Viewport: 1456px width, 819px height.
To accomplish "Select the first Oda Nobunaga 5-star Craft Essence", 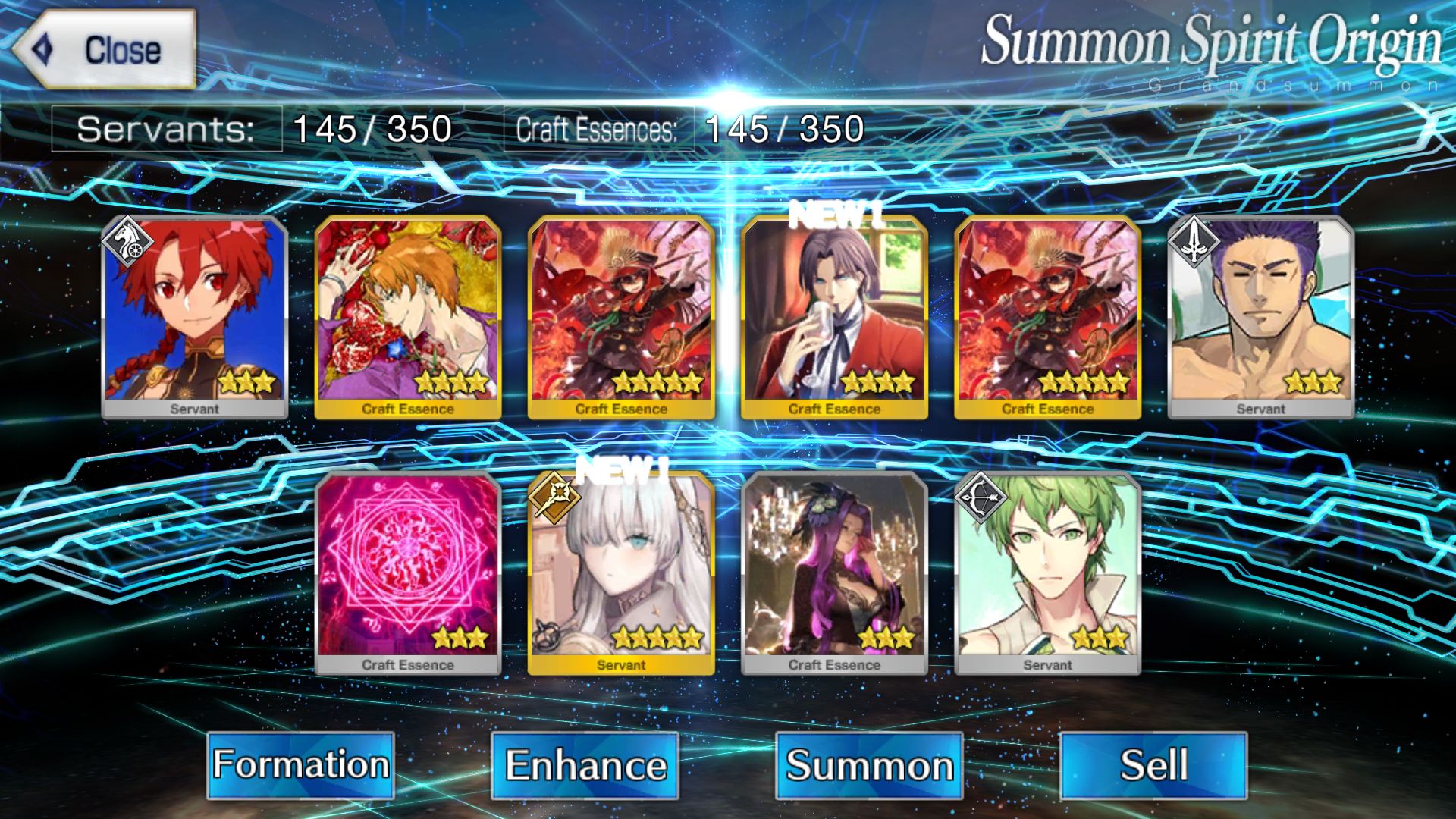I will point(622,315).
